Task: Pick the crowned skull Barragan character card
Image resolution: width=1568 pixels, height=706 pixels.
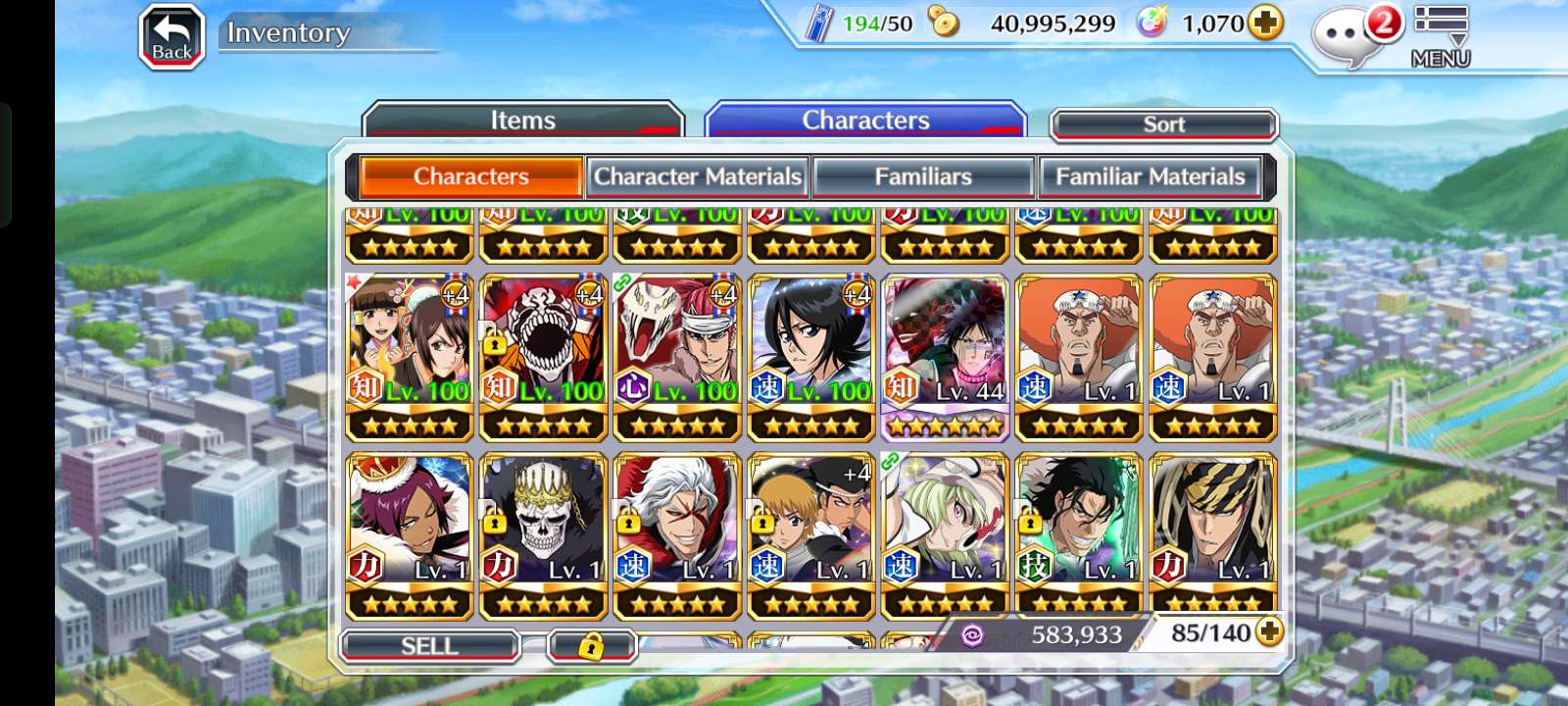Action: tap(544, 536)
